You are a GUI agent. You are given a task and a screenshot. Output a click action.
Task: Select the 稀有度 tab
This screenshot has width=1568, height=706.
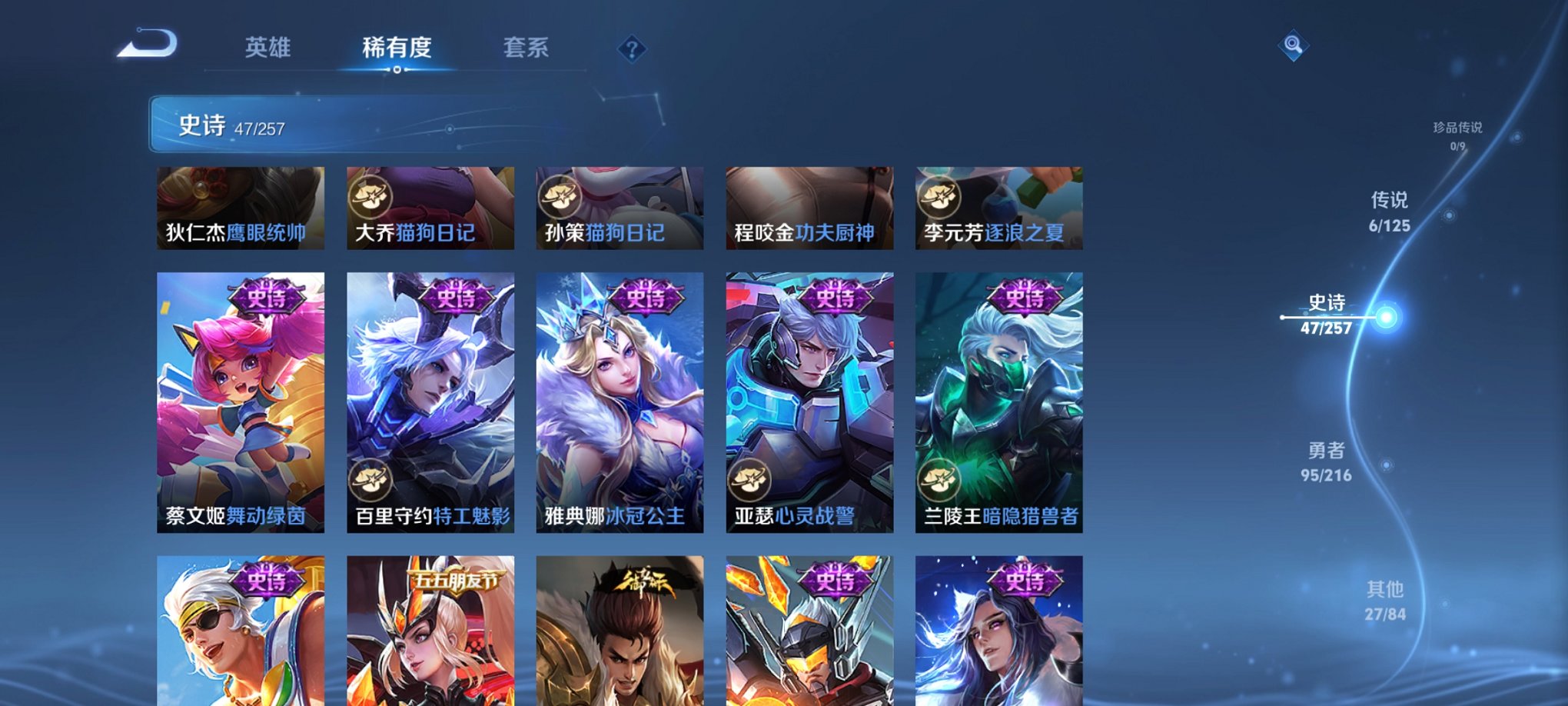(x=396, y=48)
